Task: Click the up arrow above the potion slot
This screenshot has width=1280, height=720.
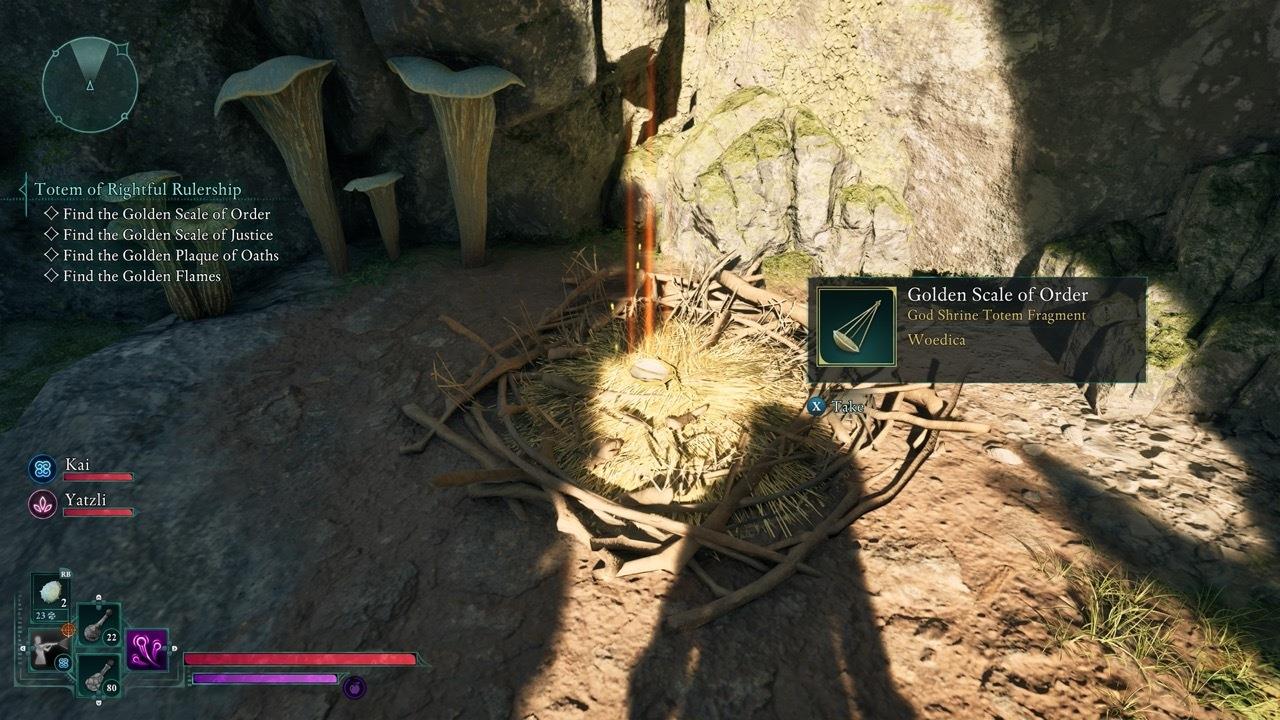Action: click(98, 598)
